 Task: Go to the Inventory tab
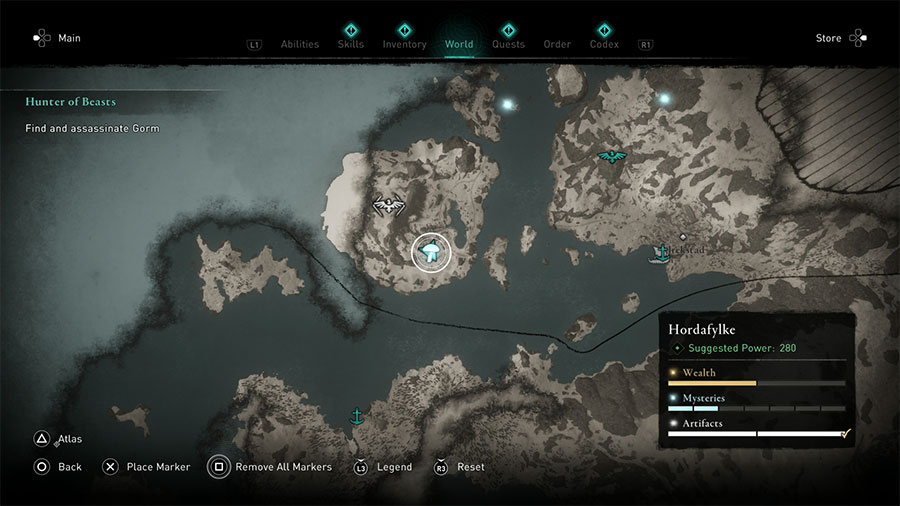[404, 44]
